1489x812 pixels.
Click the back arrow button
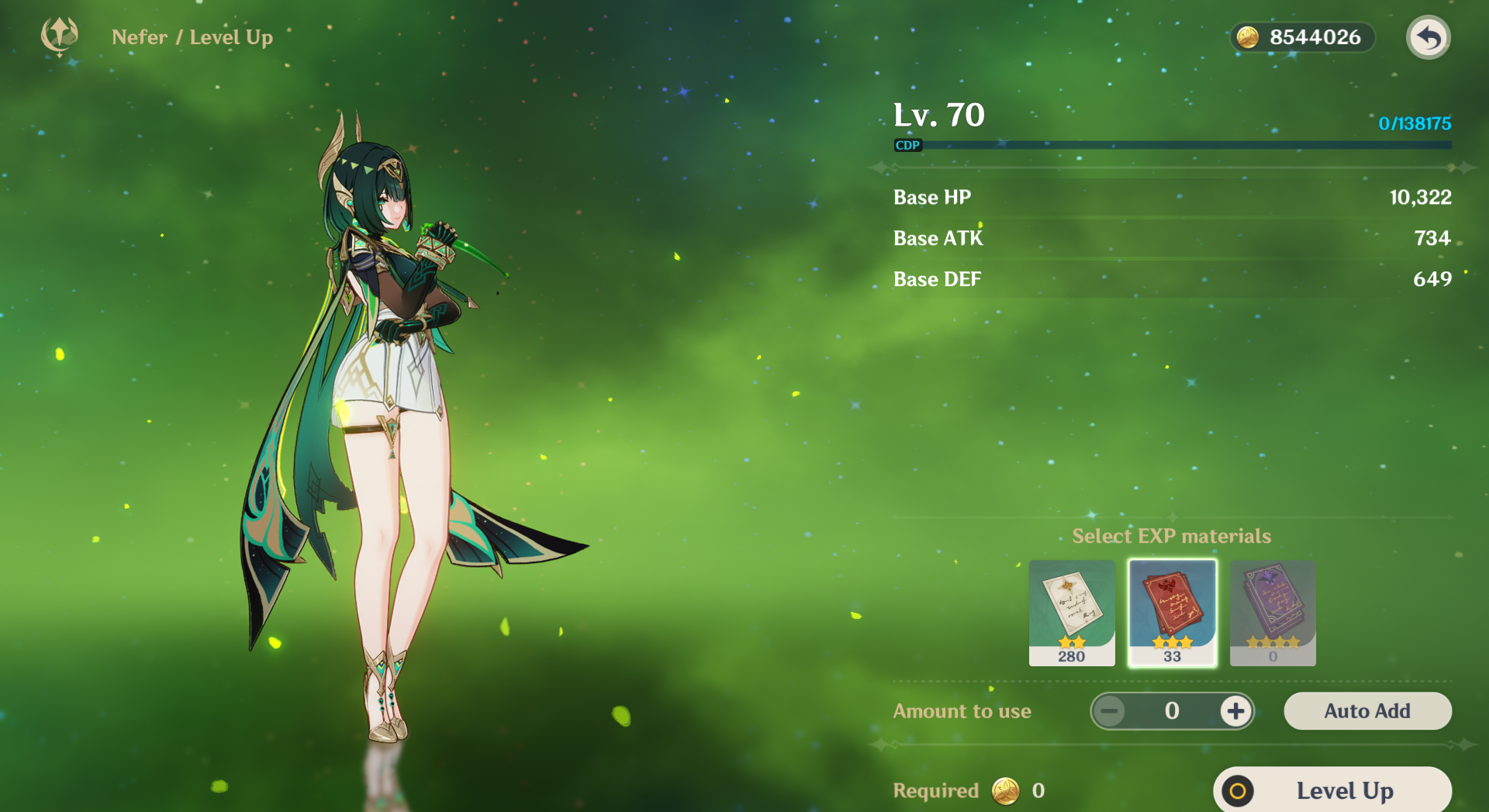pos(1428,37)
